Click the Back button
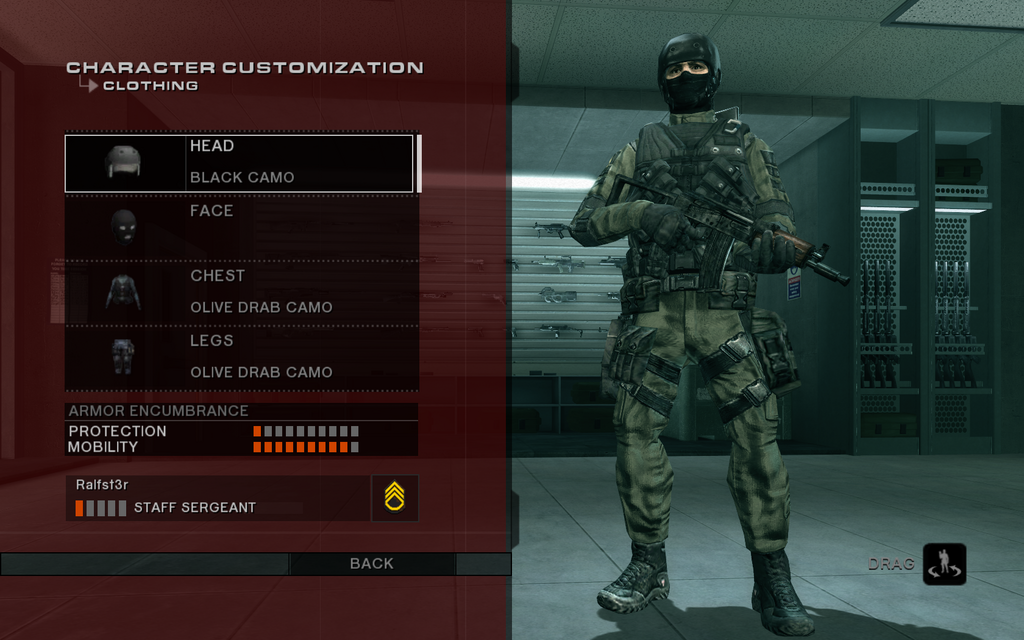 (372, 564)
